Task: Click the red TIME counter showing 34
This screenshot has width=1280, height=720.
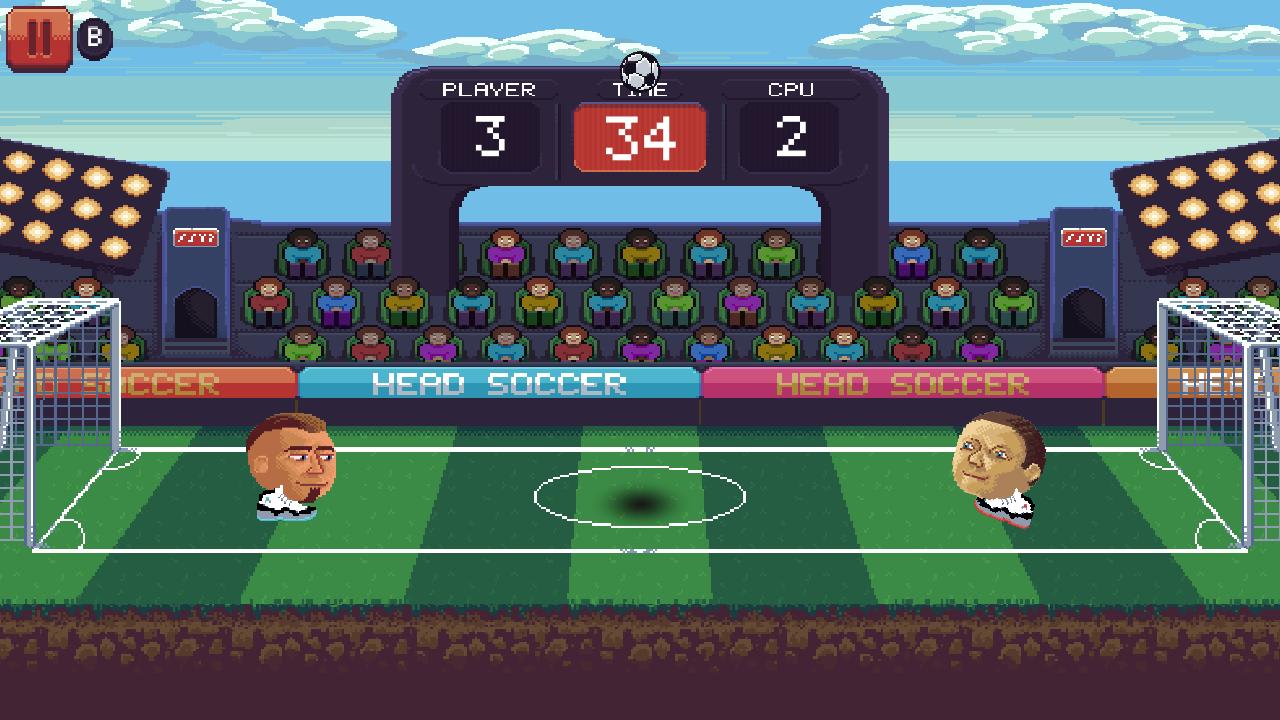Action: [641, 137]
